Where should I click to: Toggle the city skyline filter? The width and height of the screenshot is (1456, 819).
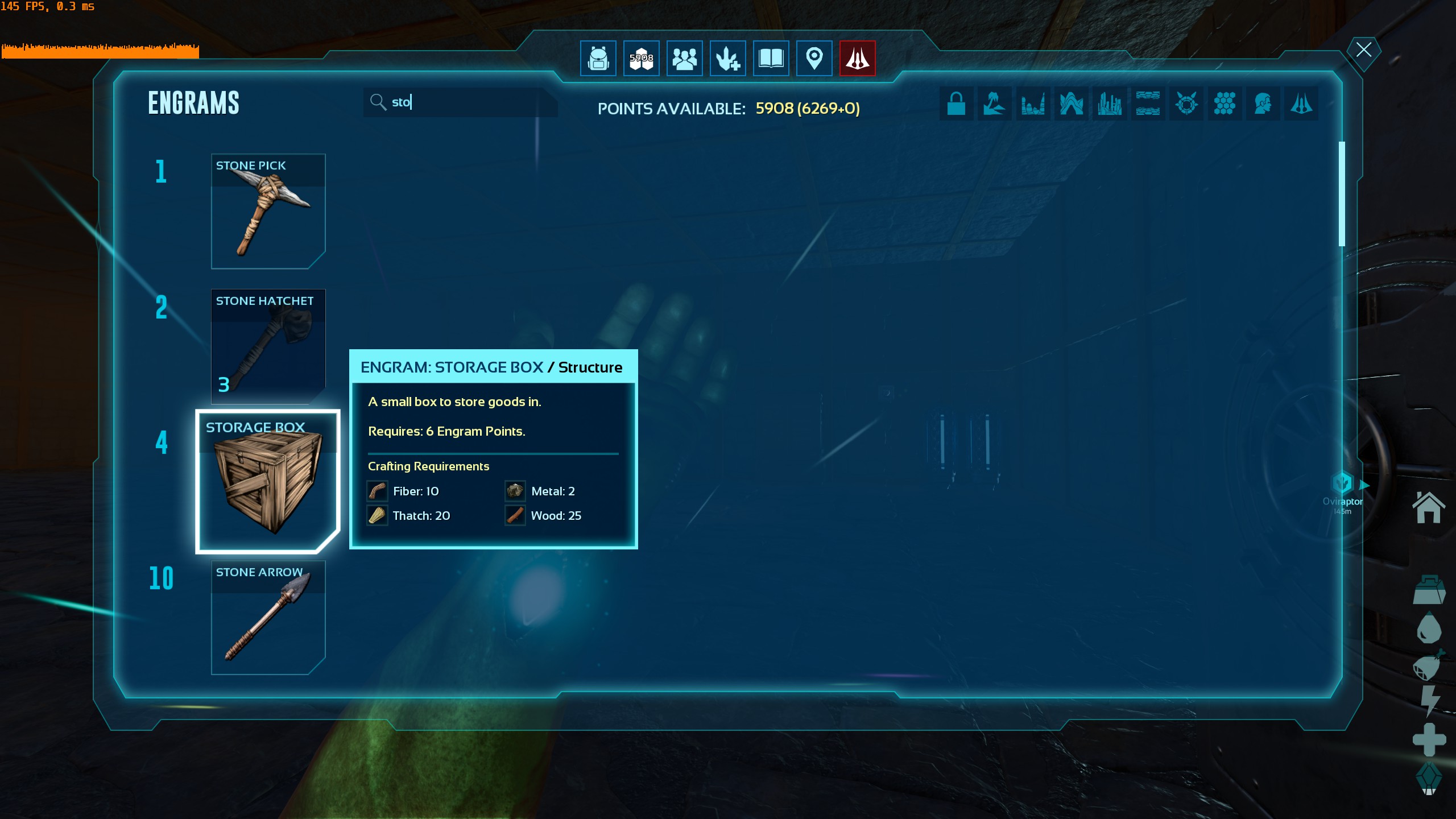[x=1109, y=104]
